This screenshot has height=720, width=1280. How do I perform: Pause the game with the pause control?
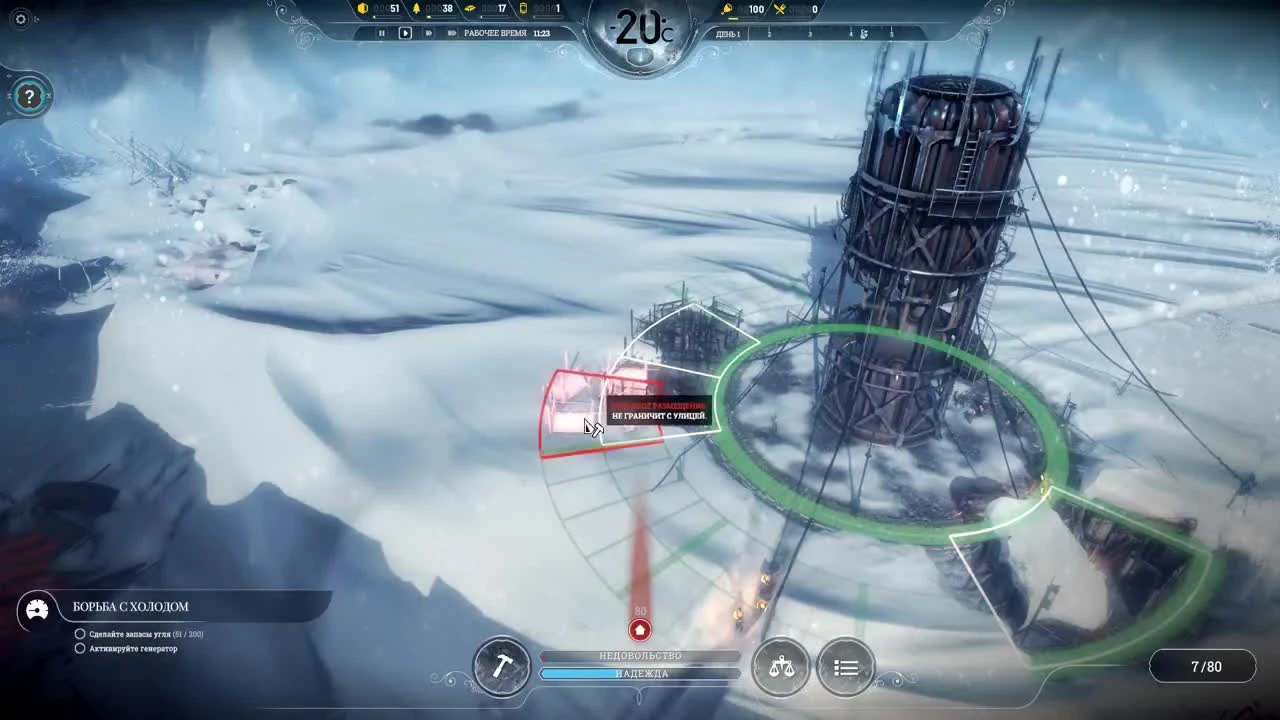click(381, 33)
